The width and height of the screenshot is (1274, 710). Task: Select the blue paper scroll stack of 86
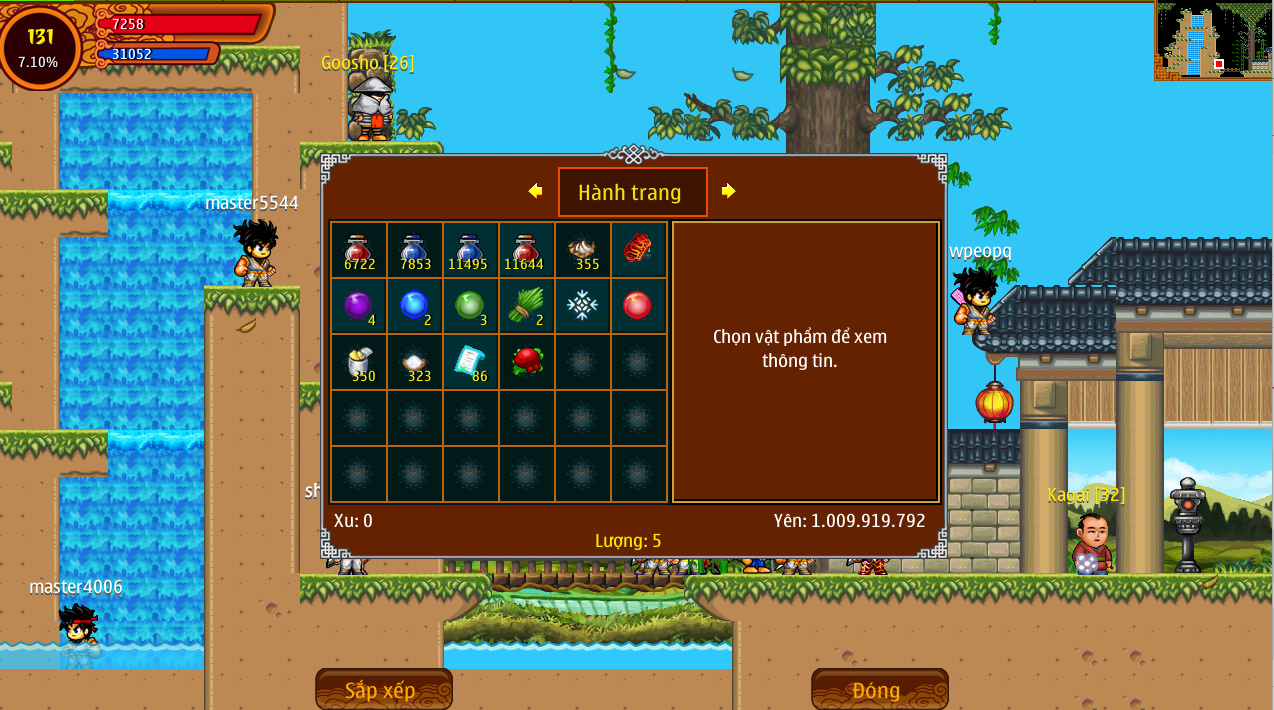470,362
